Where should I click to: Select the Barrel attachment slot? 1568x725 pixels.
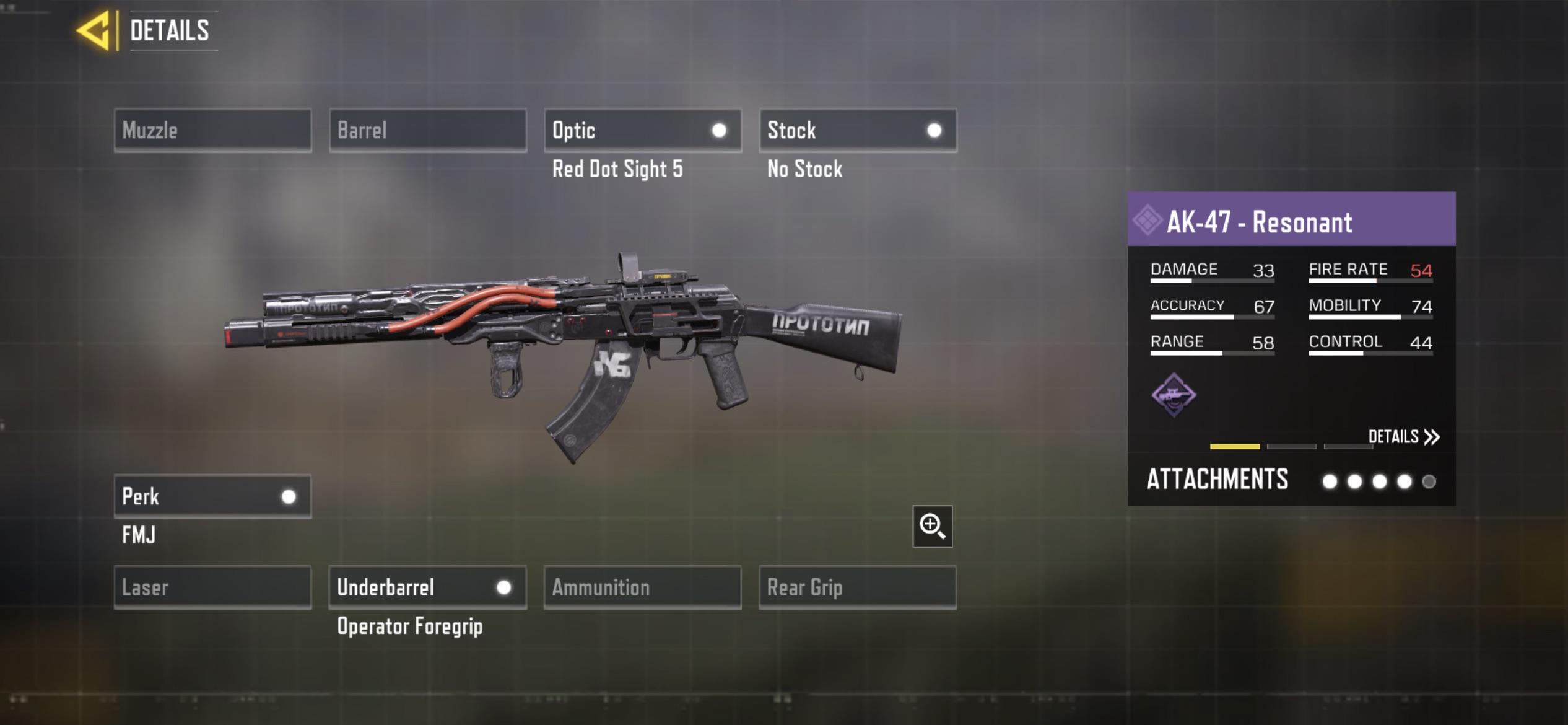pyautogui.click(x=427, y=130)
